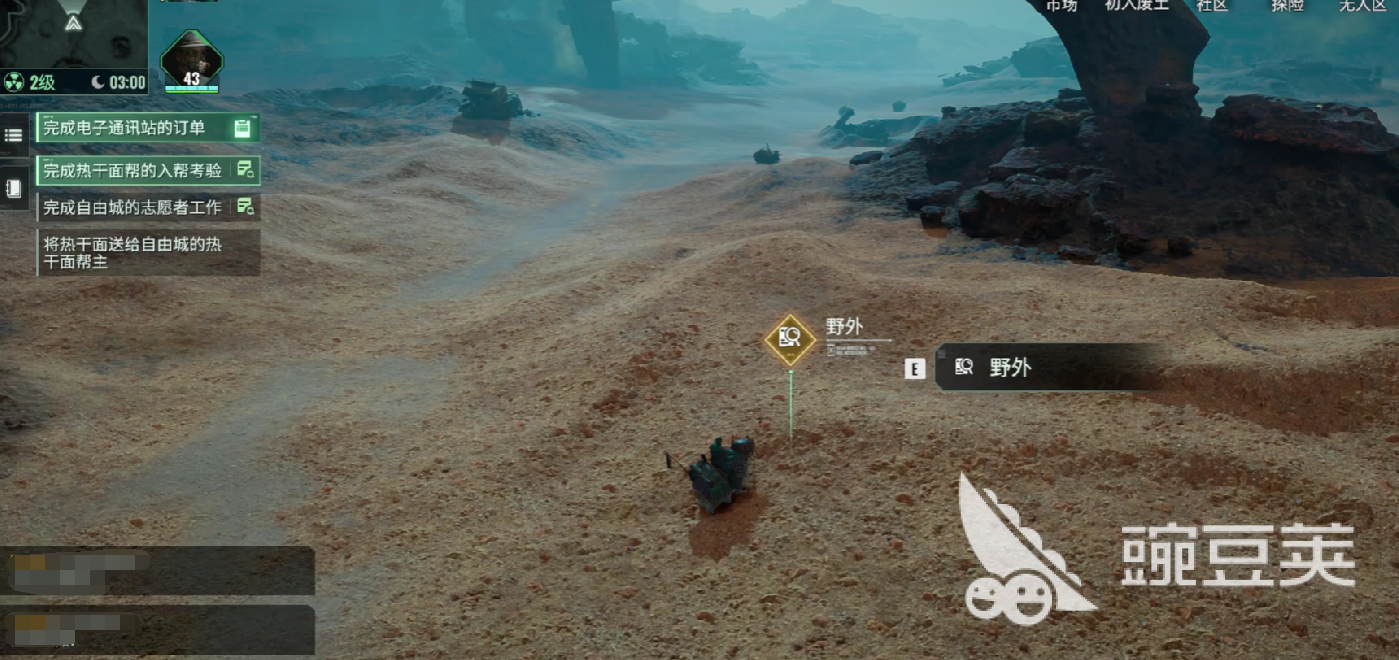
Task: Open the 市场 menu entry
Action: [x=1061, y=5]
